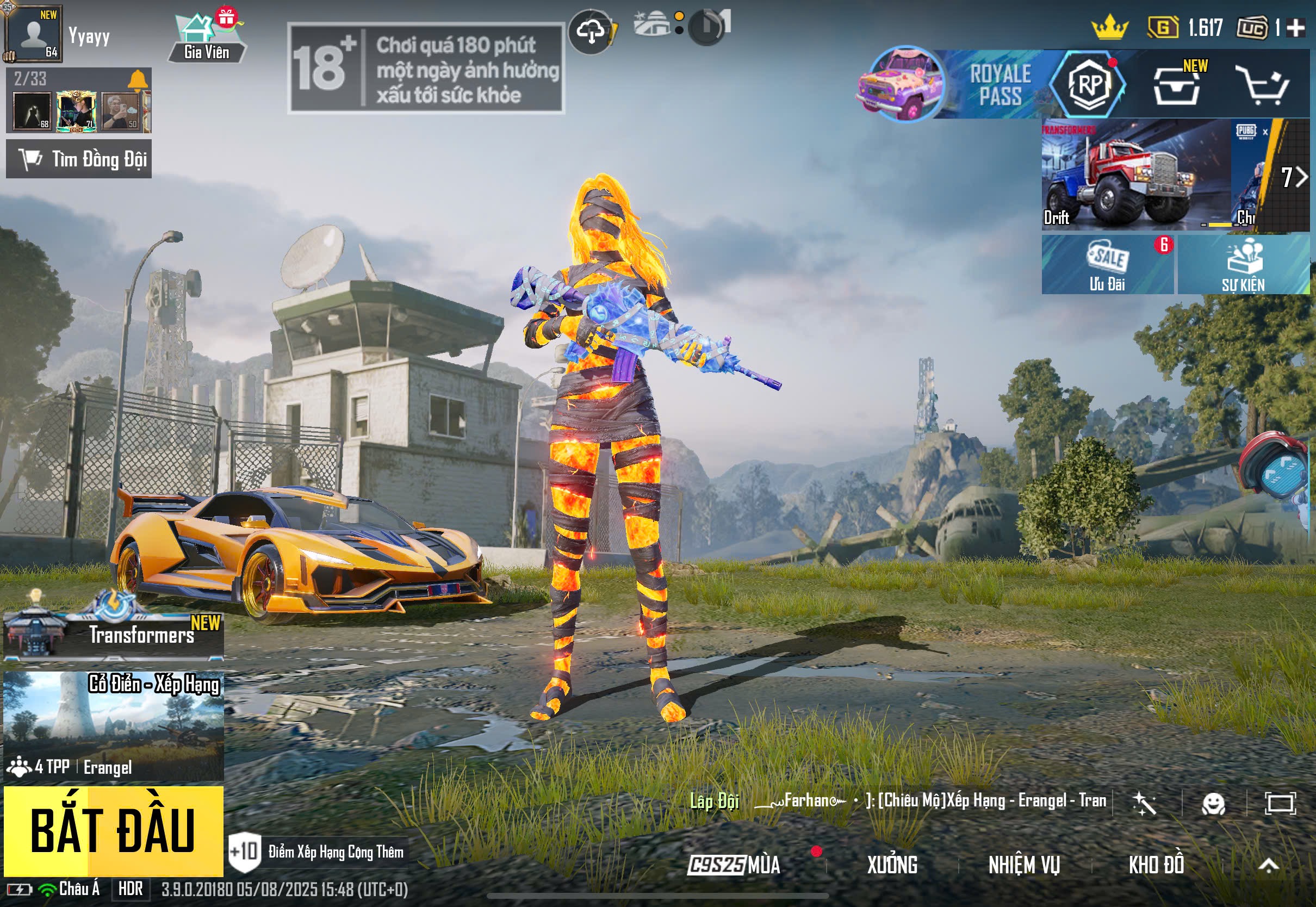Viewport: 1316px width, 907px height.
Task: Open the Sự Kiện events panel
Action: click(1243, 265)
